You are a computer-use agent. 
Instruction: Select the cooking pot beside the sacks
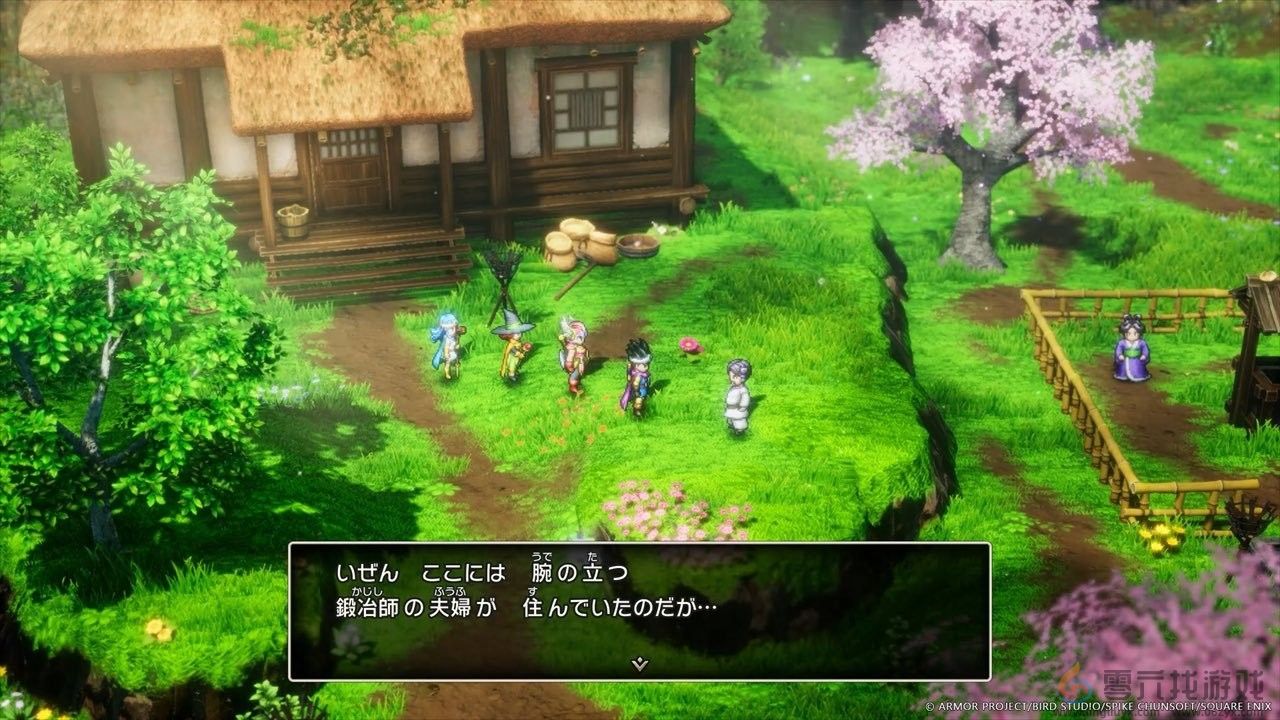[637, 244]
